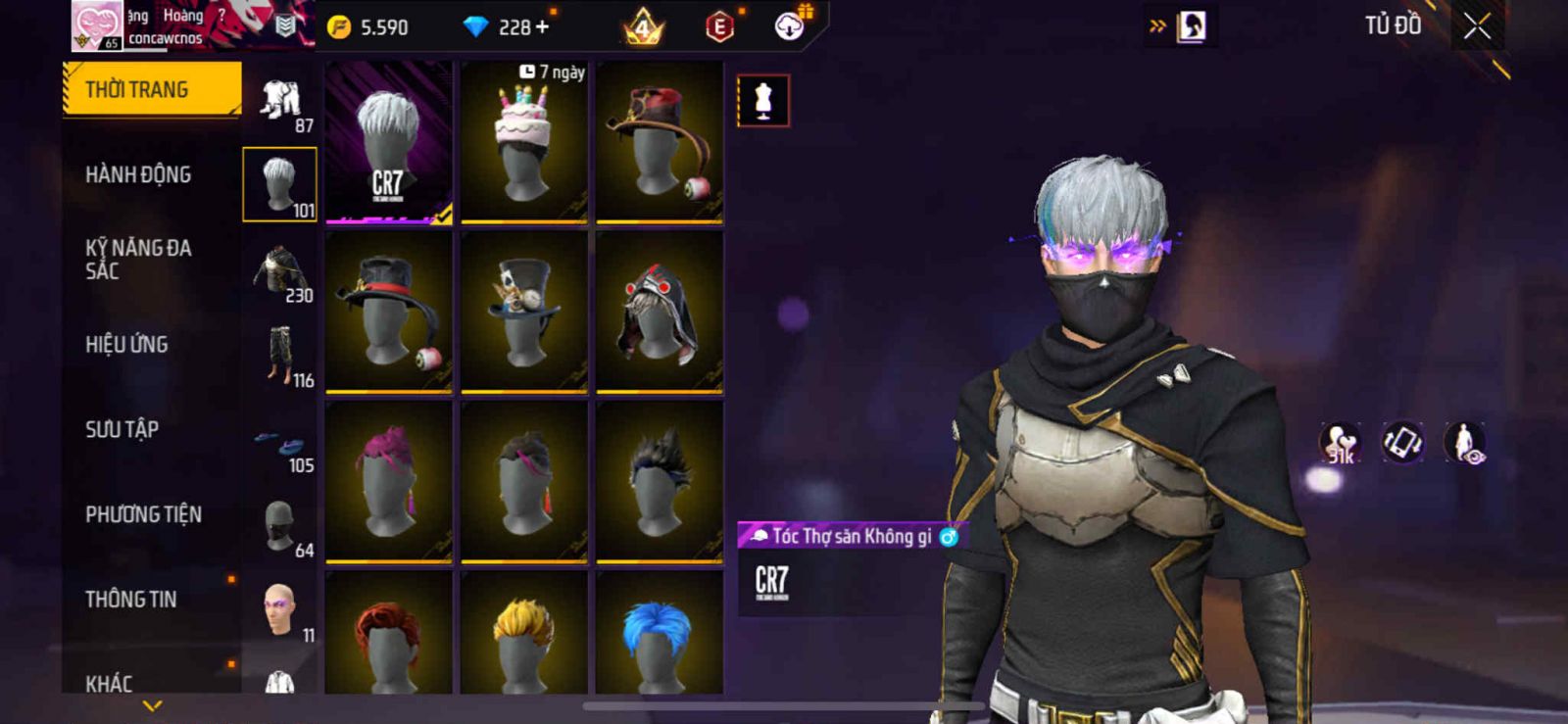Switch to the Hành Động tab

click(x=138, y=174)
